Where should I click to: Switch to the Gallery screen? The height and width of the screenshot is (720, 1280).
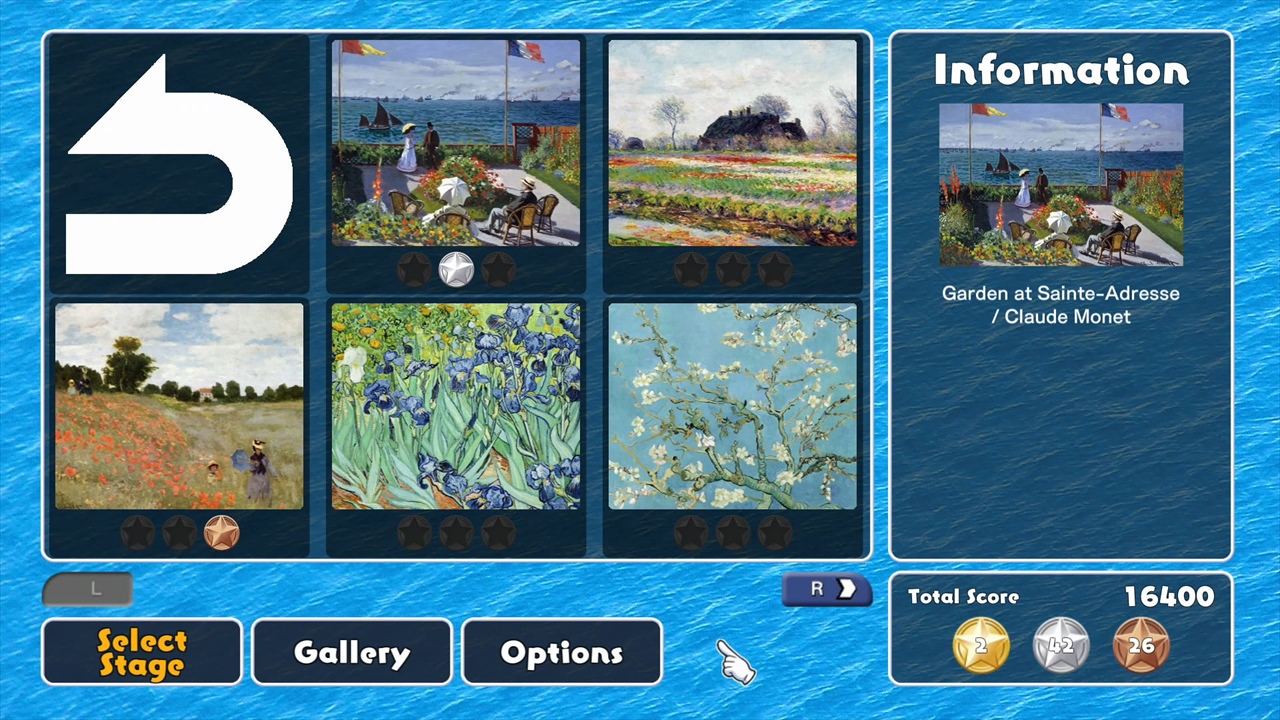[x=351, y=652]
